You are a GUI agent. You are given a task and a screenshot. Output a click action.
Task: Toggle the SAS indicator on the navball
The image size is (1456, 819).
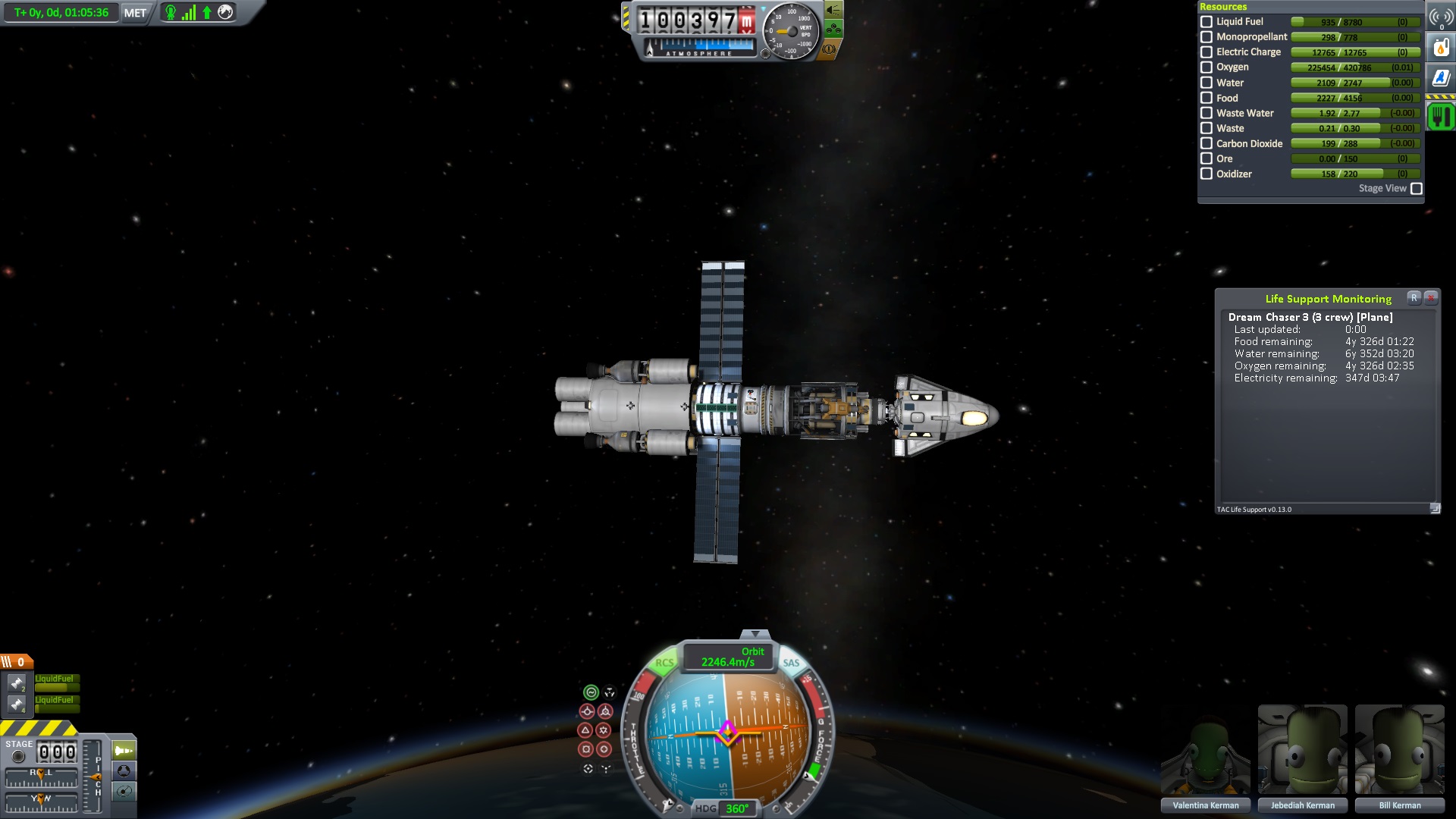click(x=791, y=663)
